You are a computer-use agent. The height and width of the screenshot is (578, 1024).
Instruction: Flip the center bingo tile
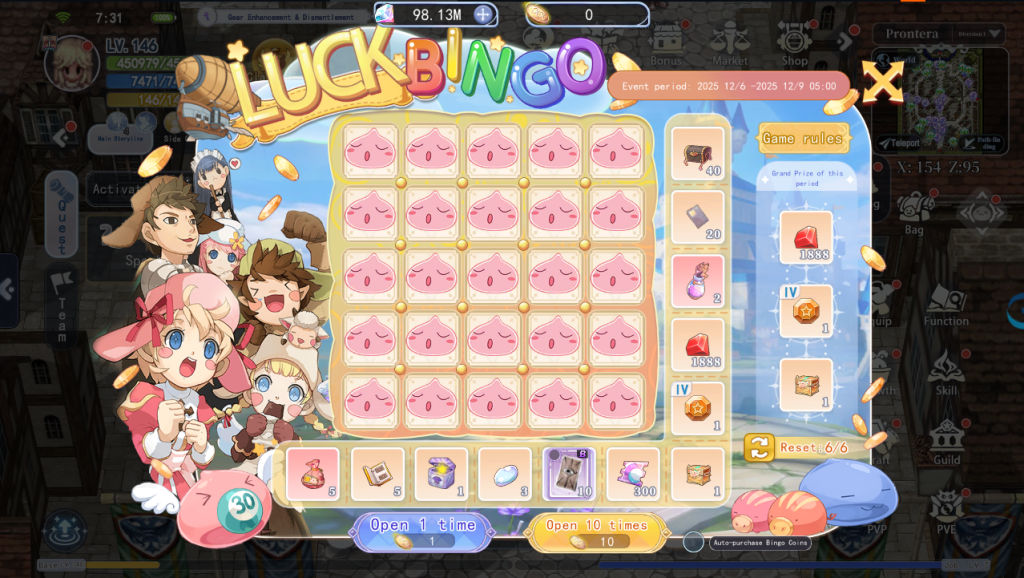click(493, 275)
